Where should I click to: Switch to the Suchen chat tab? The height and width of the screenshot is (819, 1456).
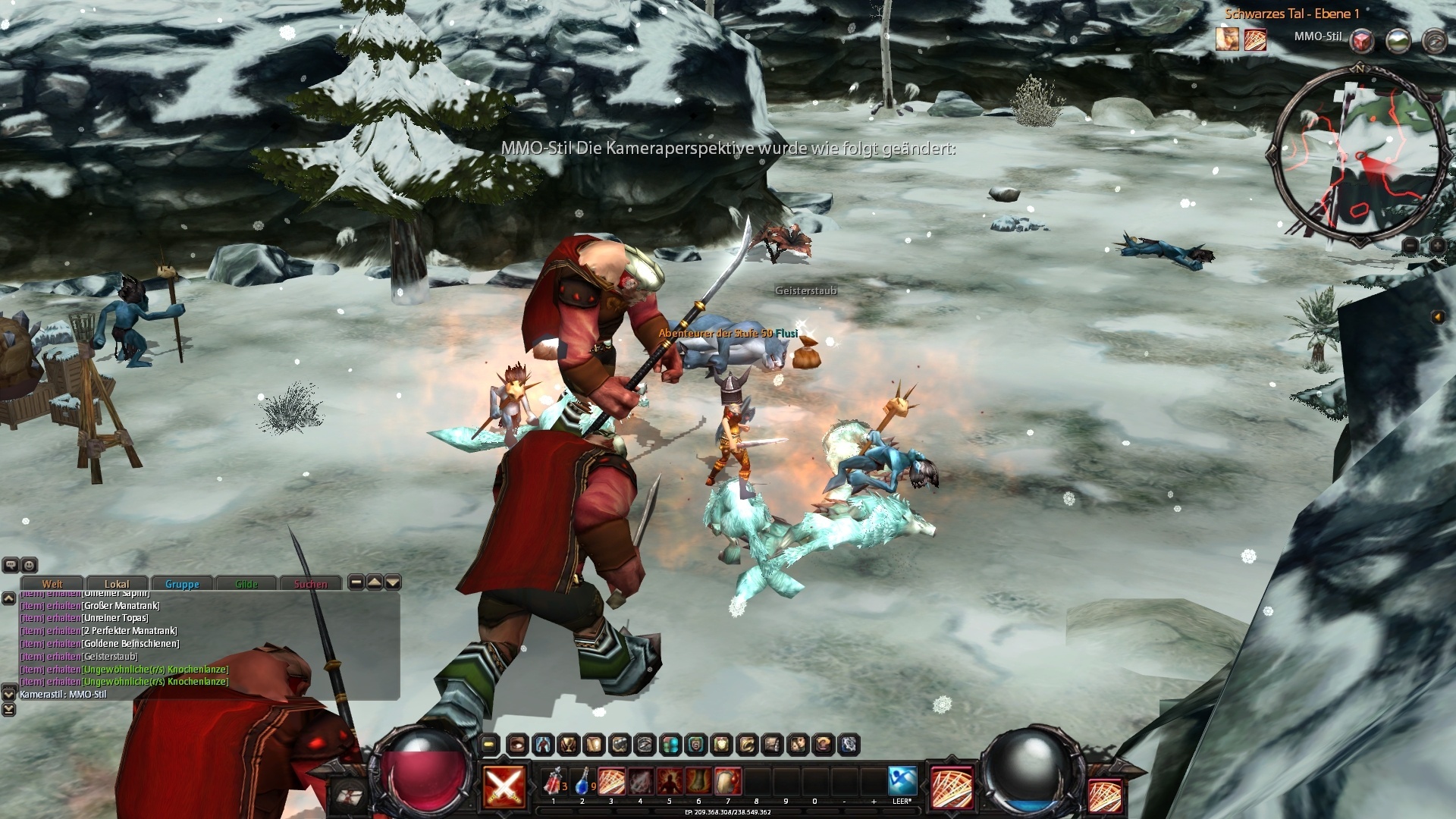point(311,583)
